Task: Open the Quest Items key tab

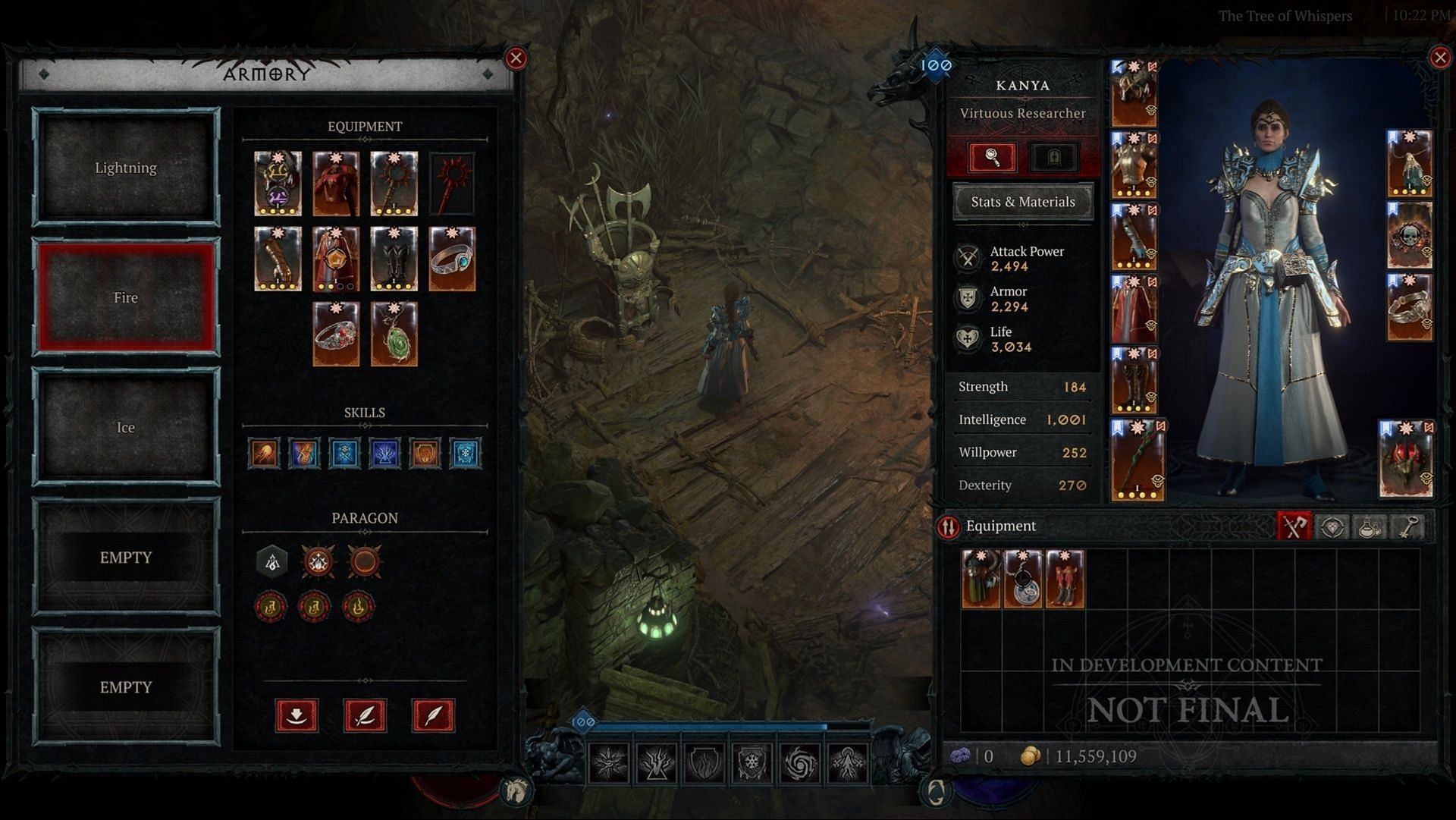Action: point(1407,526)
